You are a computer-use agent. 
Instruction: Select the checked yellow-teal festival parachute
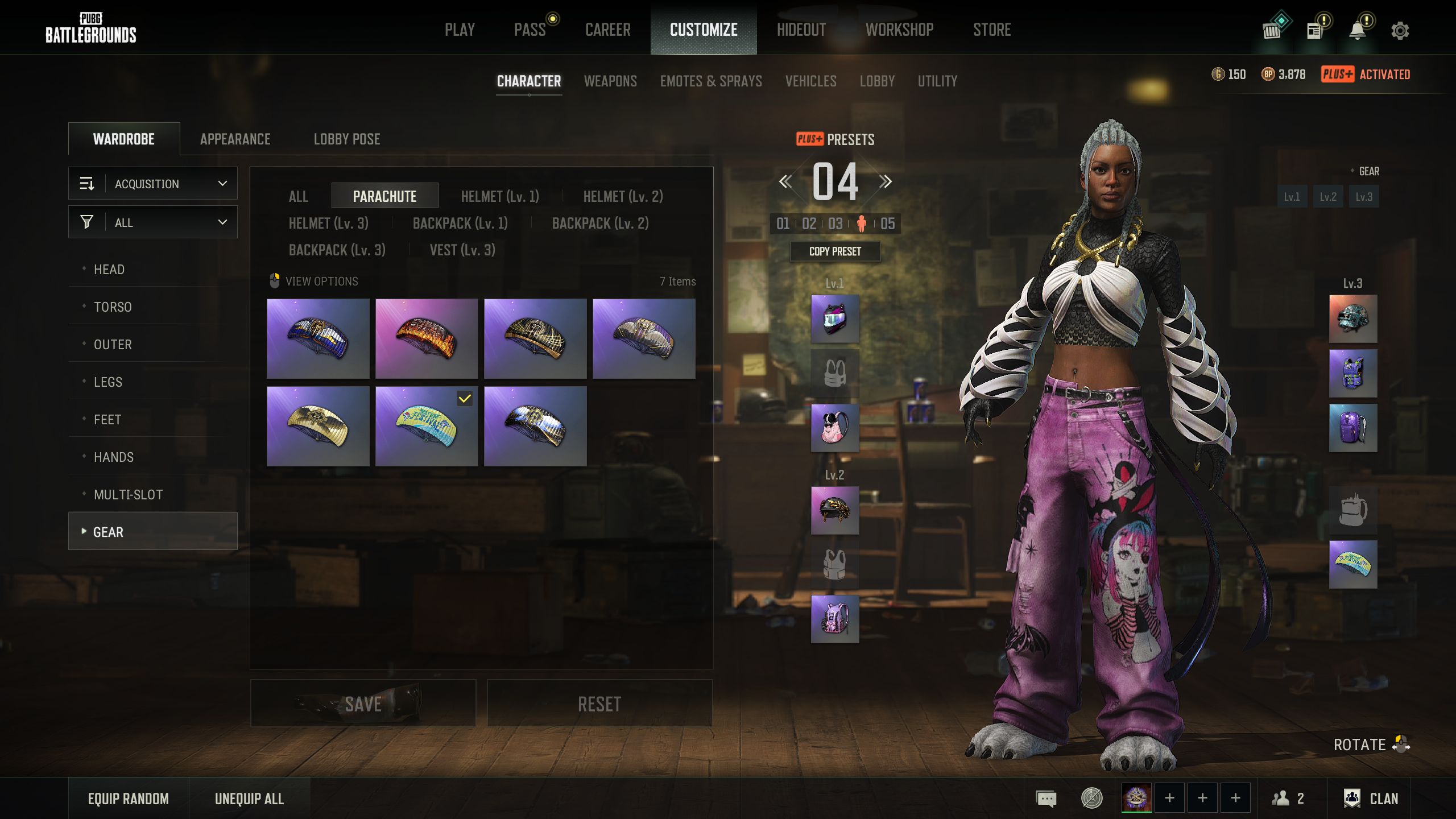click(427, 427)
